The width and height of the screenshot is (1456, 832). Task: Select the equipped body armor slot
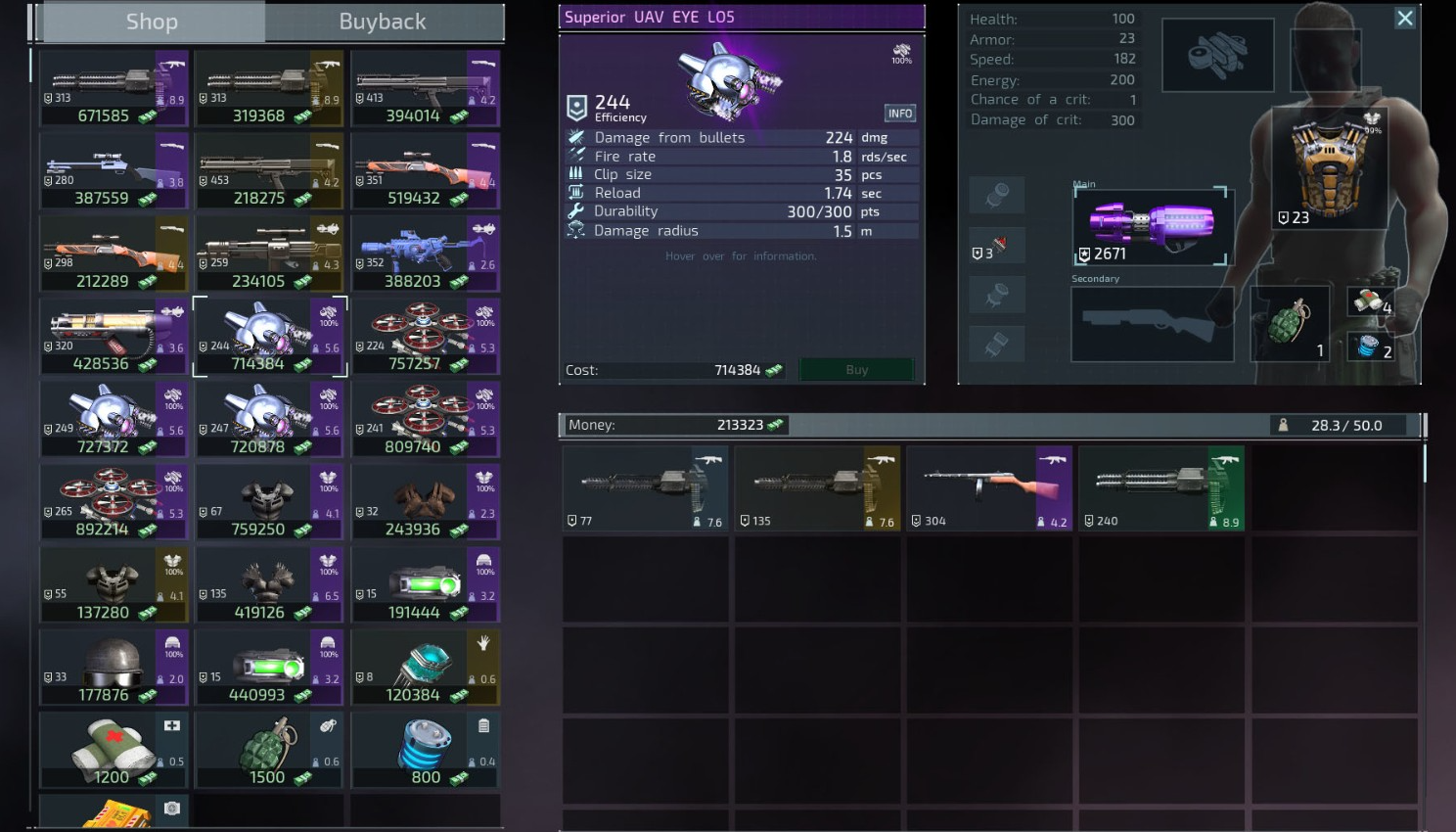click(1329, 168)
